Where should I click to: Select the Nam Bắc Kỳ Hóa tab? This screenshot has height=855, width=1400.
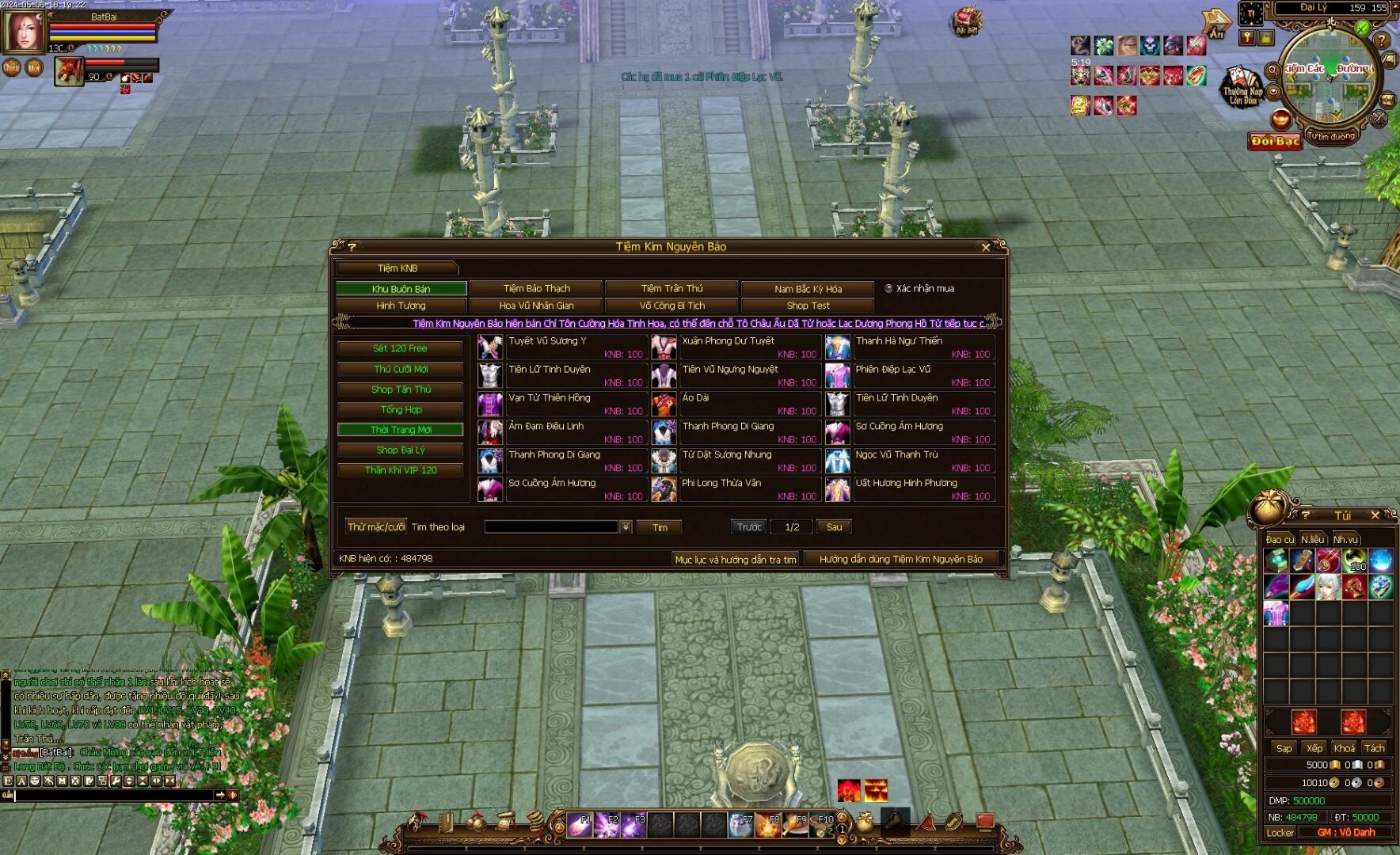click(808, 289)
